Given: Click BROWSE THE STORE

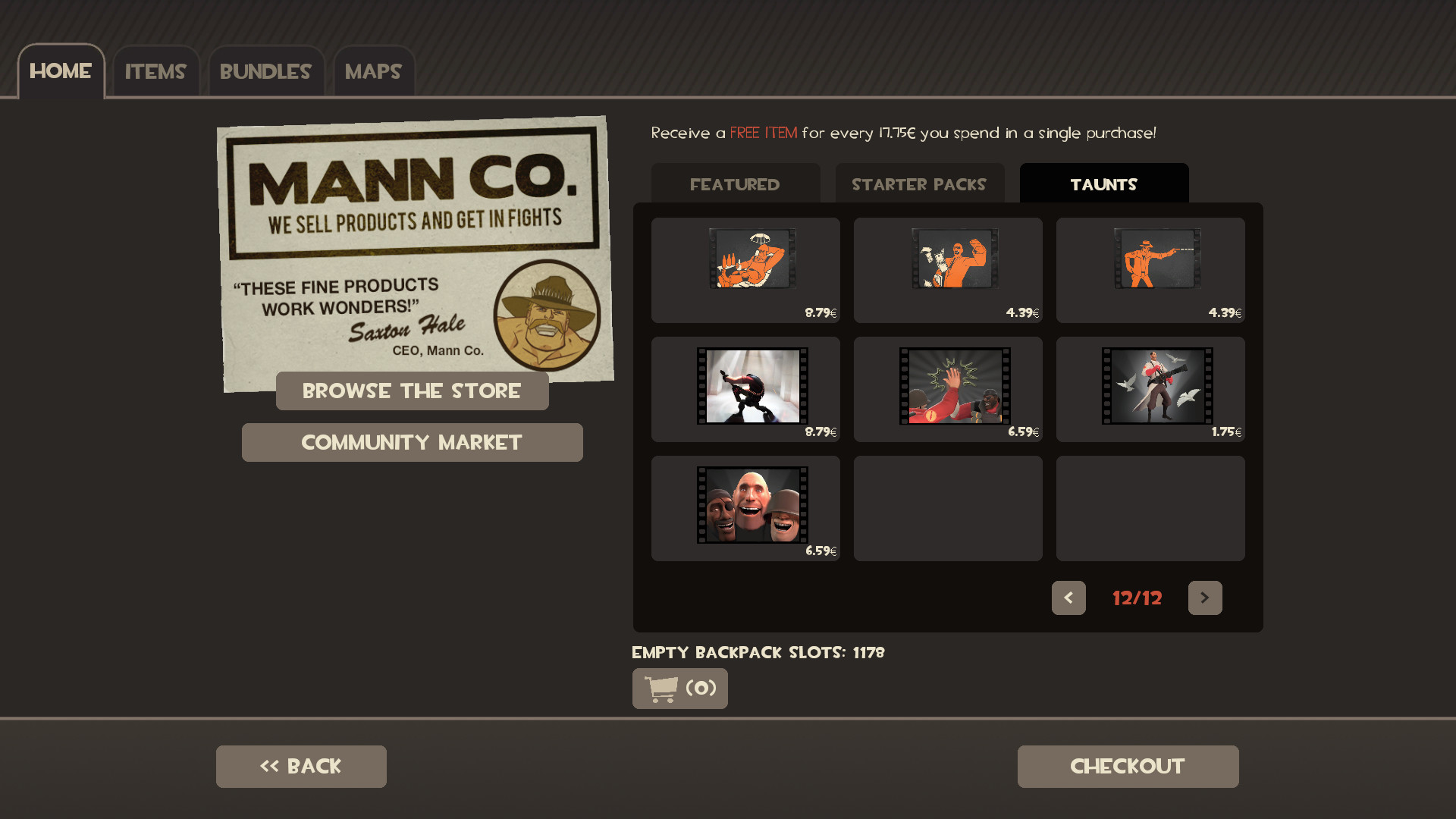Looking at the screenshot, I should [x=412, y=391].
